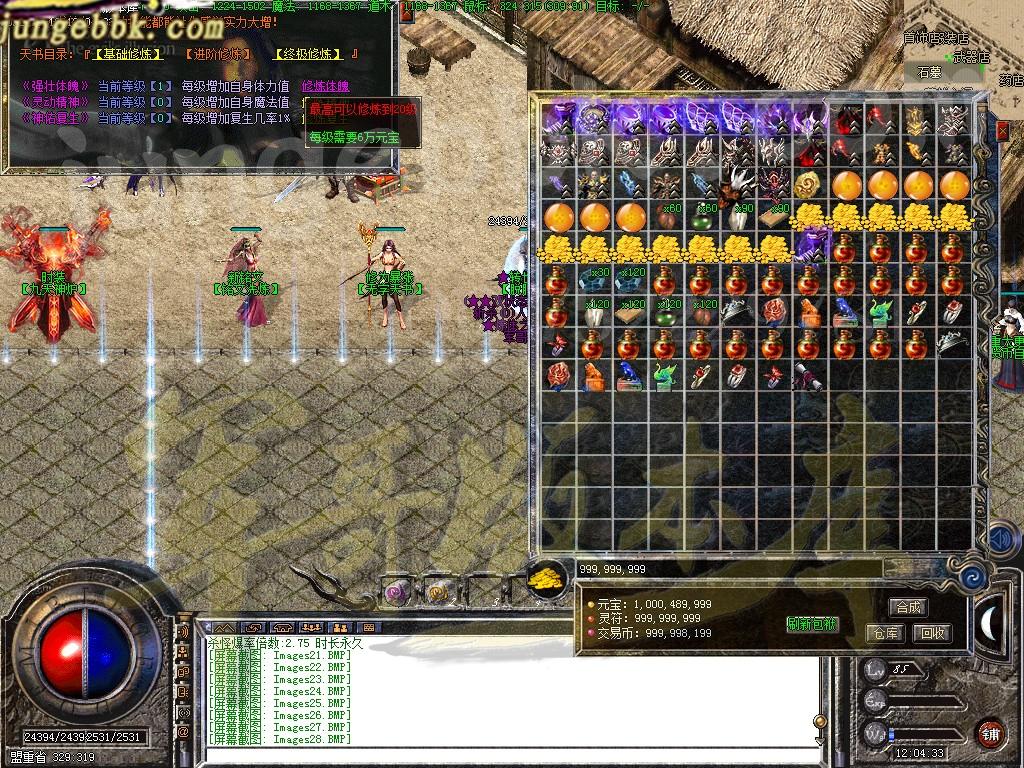
Task: Click the 修炼体魄 training link
Action: click(326, 86)
